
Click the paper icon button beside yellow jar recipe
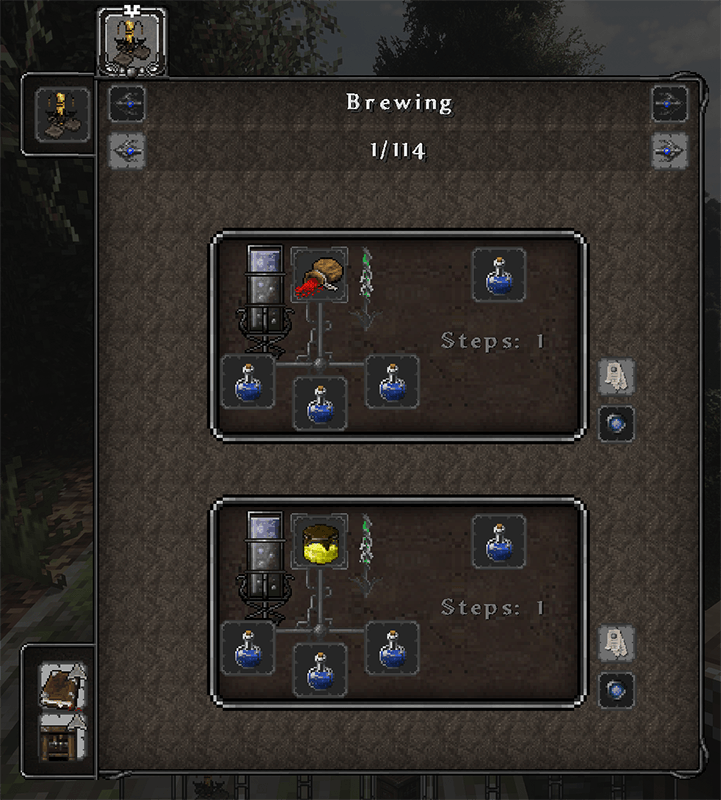pyautogui.click(x=616, y=643)
